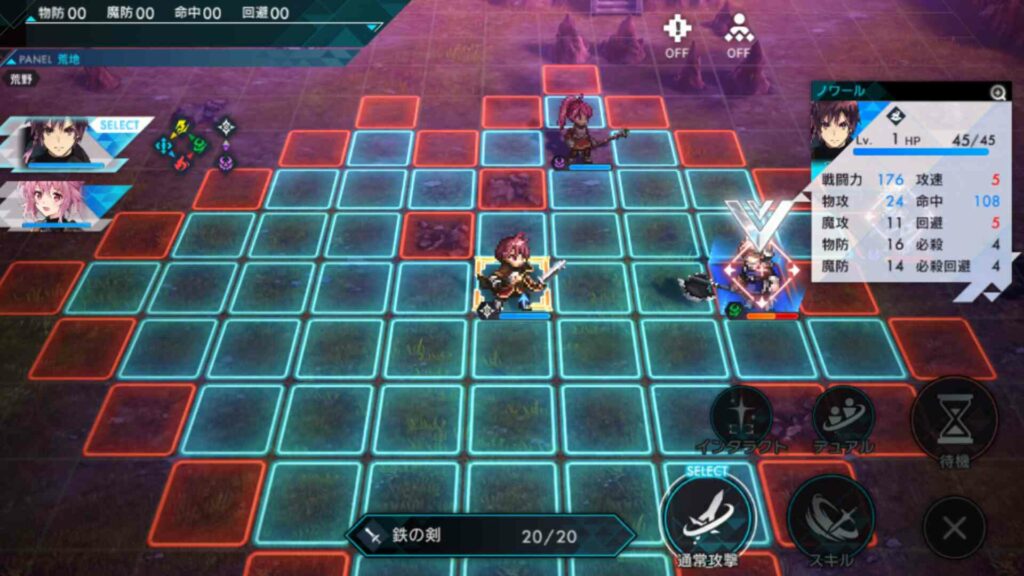Choose the wait (待機) hourglass button
Viewport: 1024px width, 576px height.
[954, 419]
